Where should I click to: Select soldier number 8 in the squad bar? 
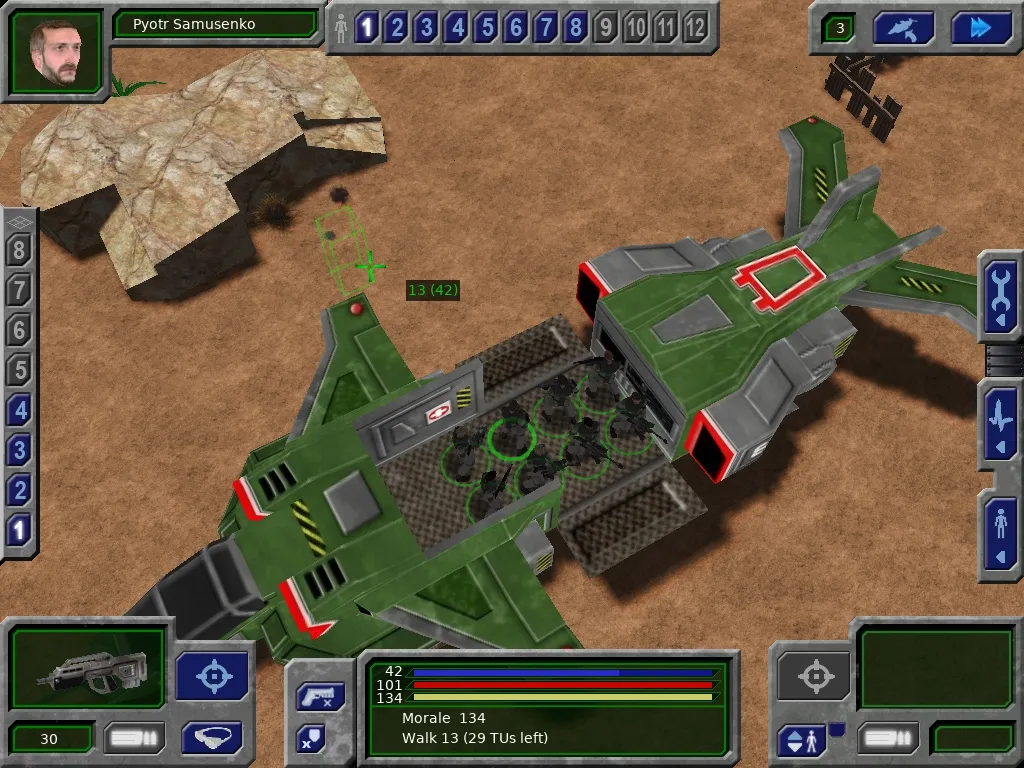[x=575, y=27]
